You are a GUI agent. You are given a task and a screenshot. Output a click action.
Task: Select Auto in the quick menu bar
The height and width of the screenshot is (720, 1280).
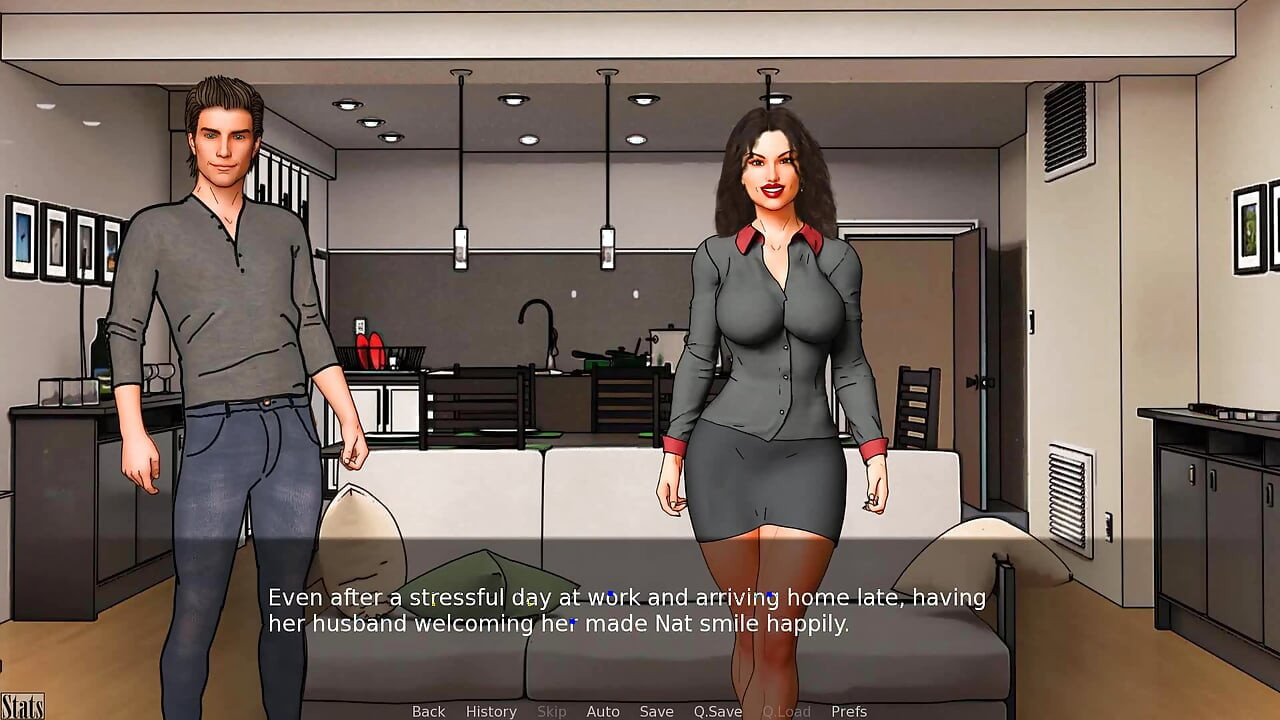[603, 711]
